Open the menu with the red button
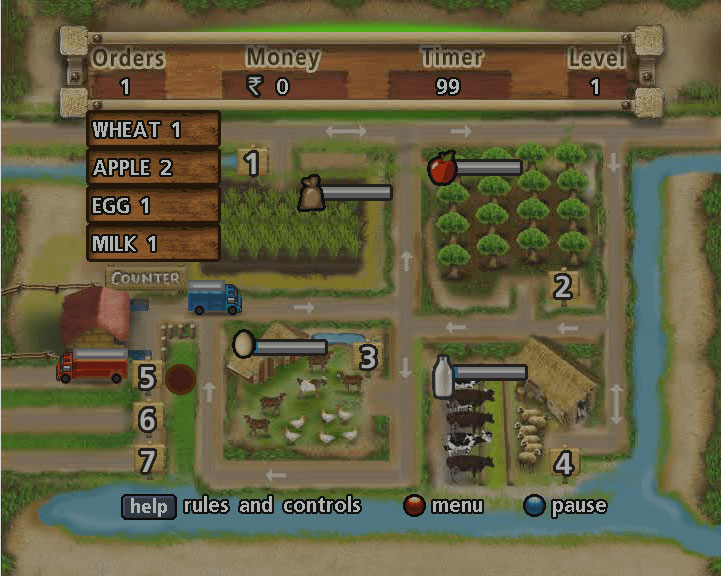721x576 pixels. [415, 506]
